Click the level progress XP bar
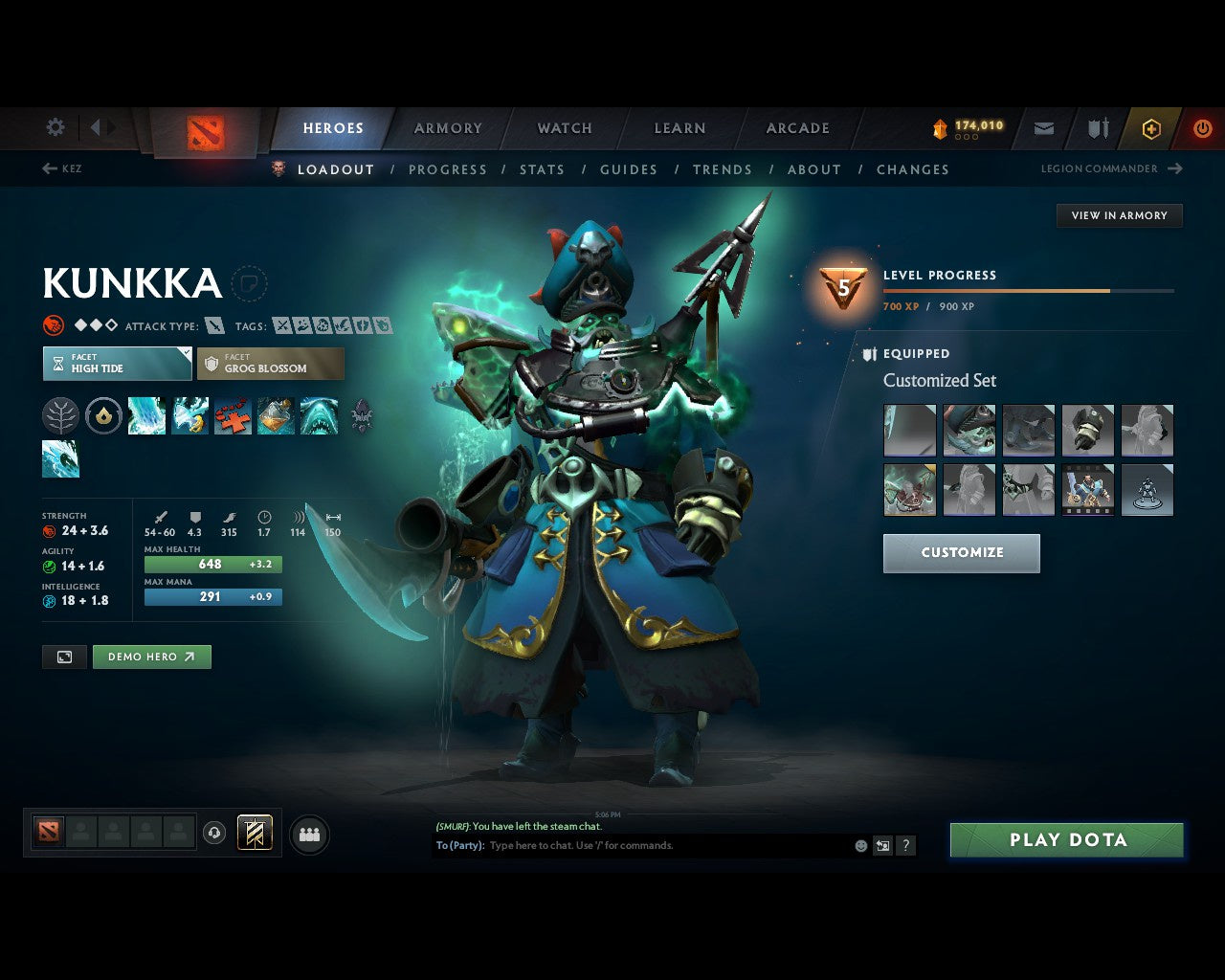 click(x=1028, y=291)
